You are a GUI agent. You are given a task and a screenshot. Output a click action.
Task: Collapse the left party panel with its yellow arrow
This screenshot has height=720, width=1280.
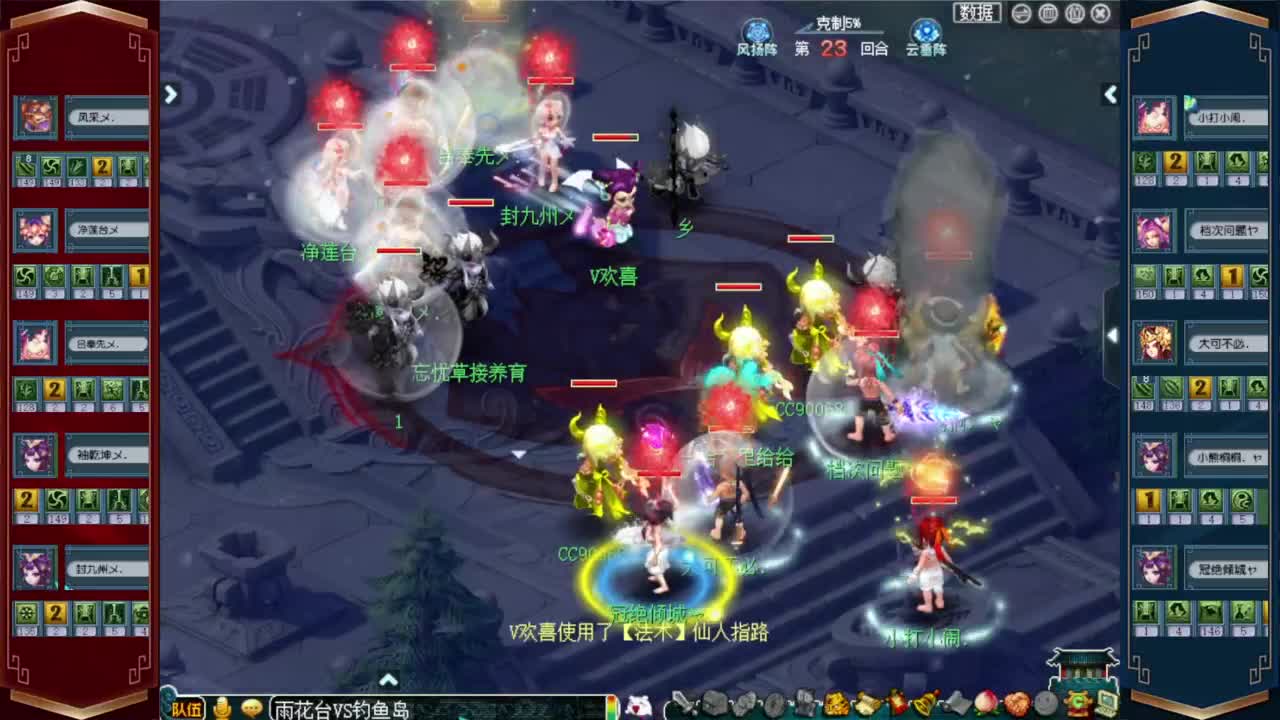tap(170, 95)
